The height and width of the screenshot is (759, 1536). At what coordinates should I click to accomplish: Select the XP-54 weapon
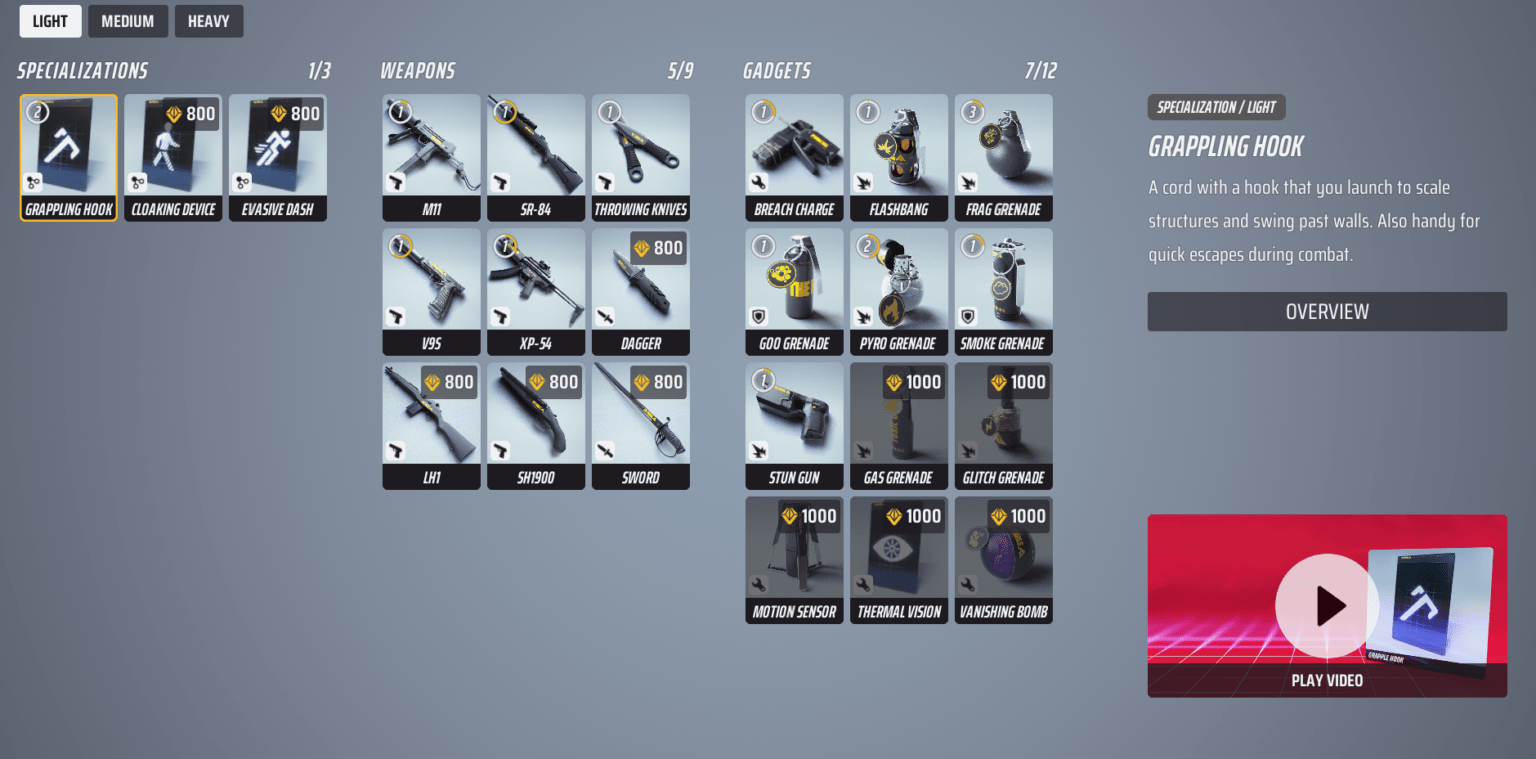coord(536,291)
